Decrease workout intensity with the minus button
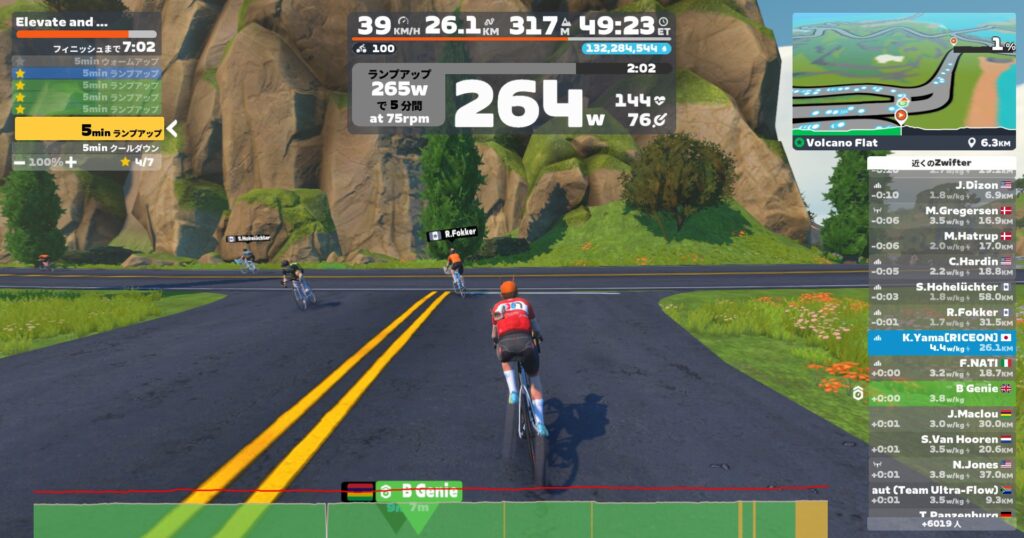The image size is (1024, 538). click(19, 161)
